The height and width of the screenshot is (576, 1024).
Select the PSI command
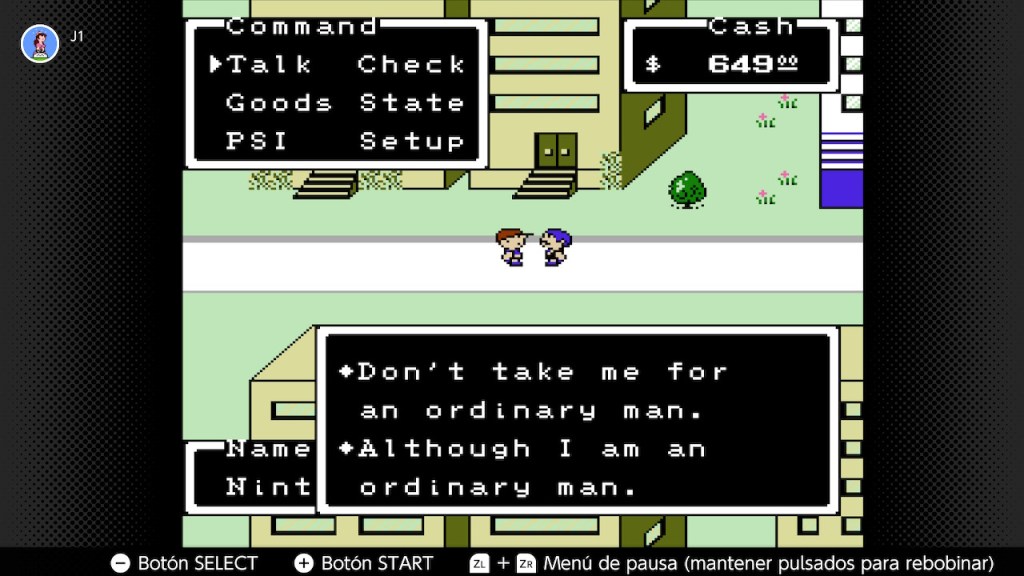[x=257, y=142]
